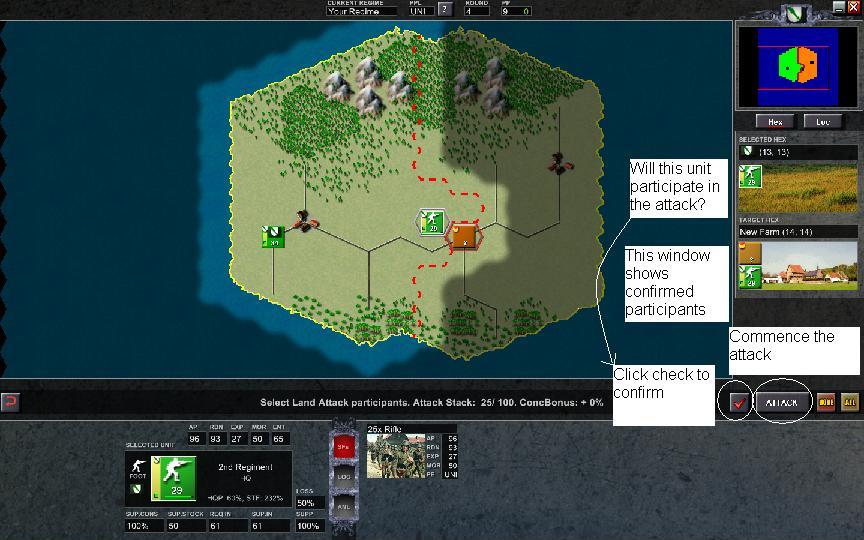Select the ALL button in attack bar
This screenshot has height=540, width=864.
click(x=849, y=402)
